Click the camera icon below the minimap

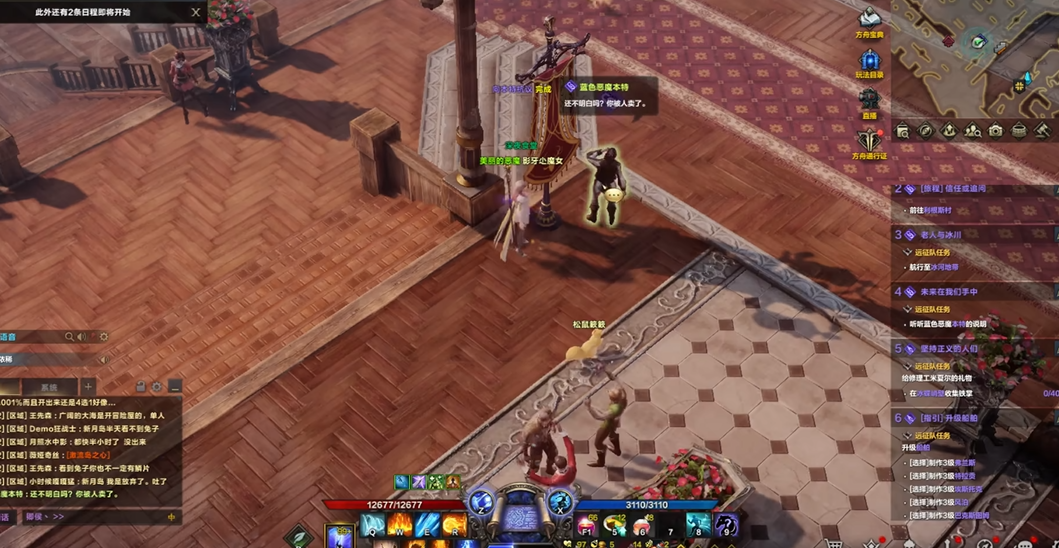tap(996, 131)
